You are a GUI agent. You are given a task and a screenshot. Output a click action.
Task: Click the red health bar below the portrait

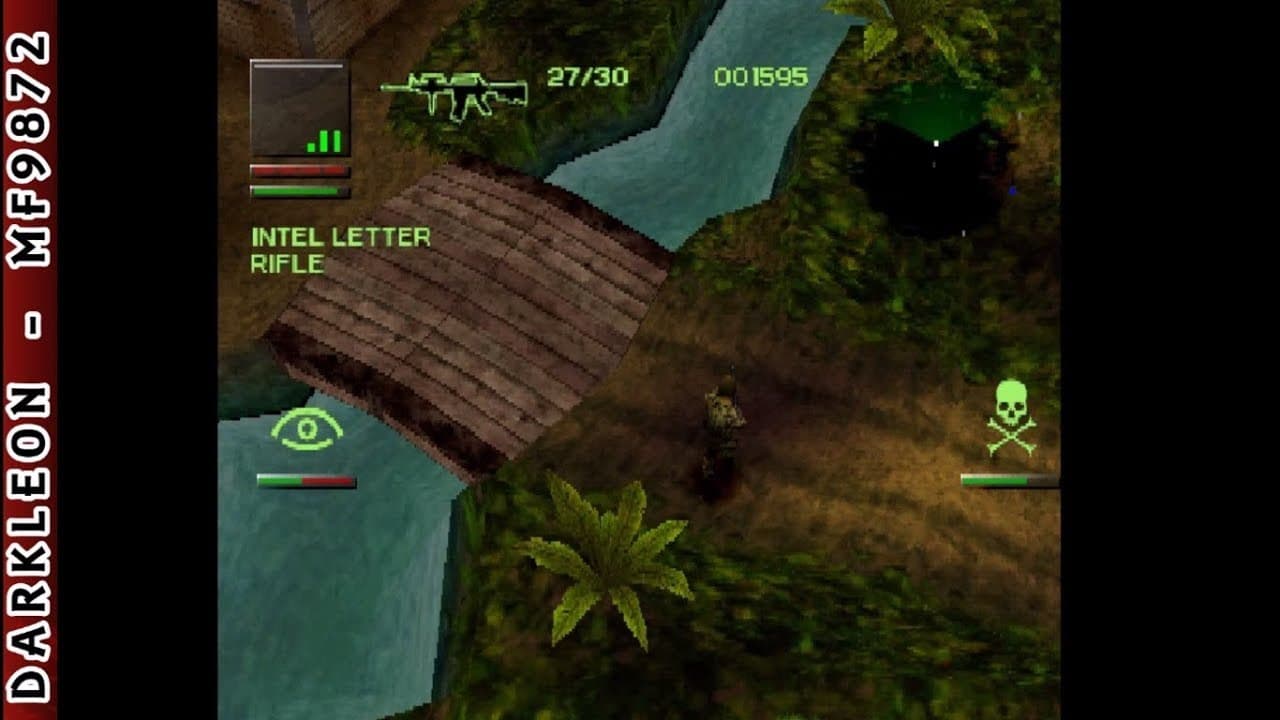[x=300, y=170]
